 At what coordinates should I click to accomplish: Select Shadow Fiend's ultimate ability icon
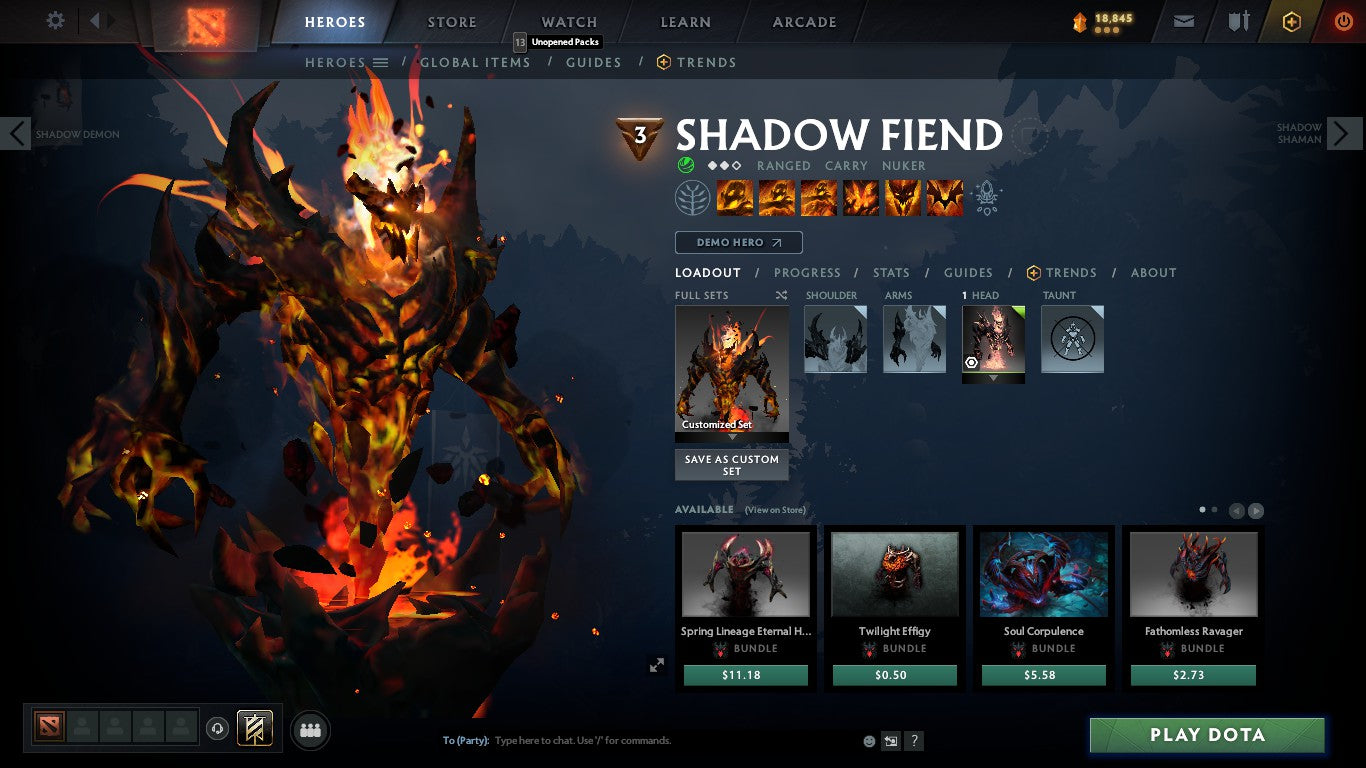(x=944, y=197)
